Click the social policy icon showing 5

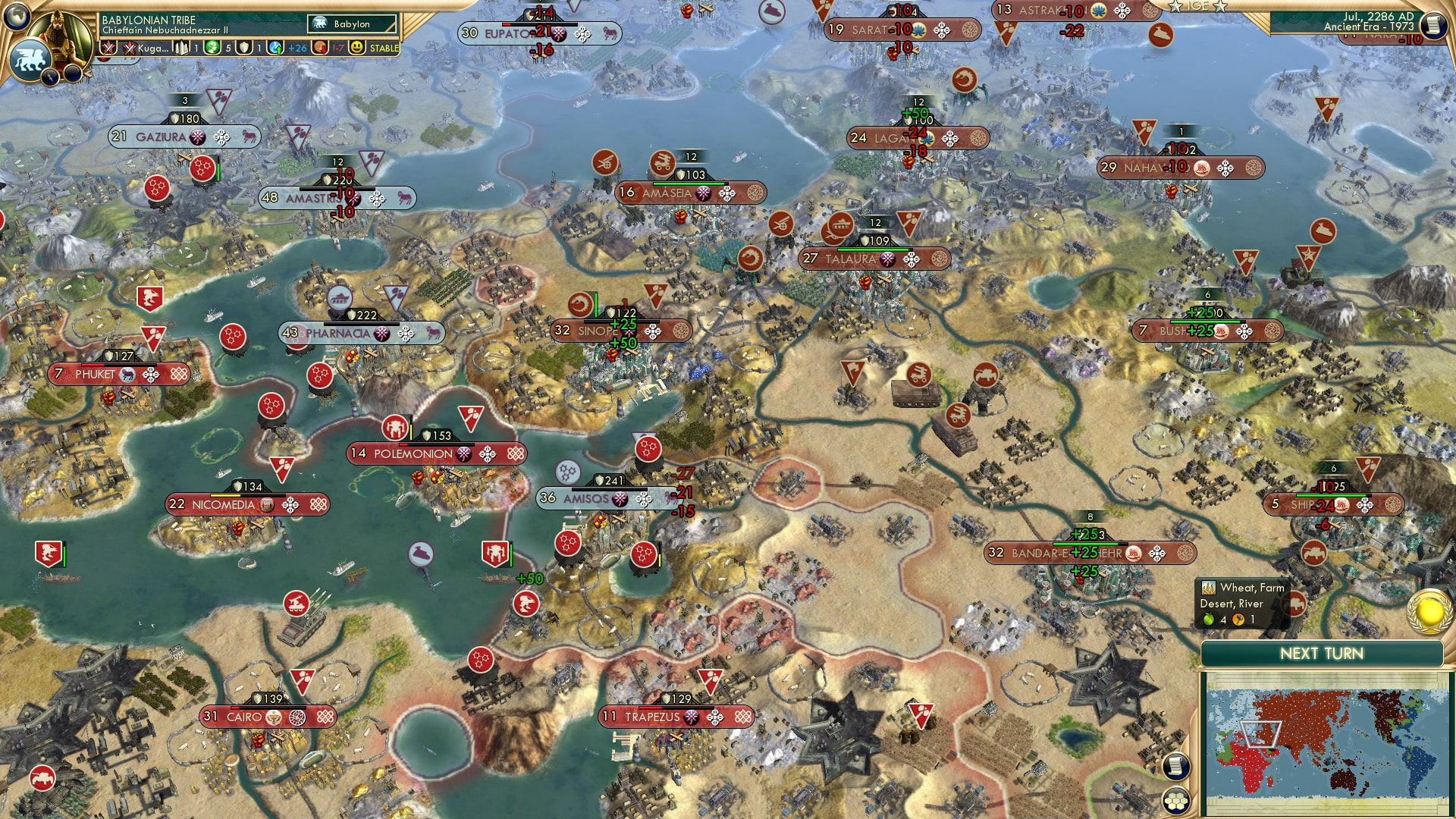[213, 47]
